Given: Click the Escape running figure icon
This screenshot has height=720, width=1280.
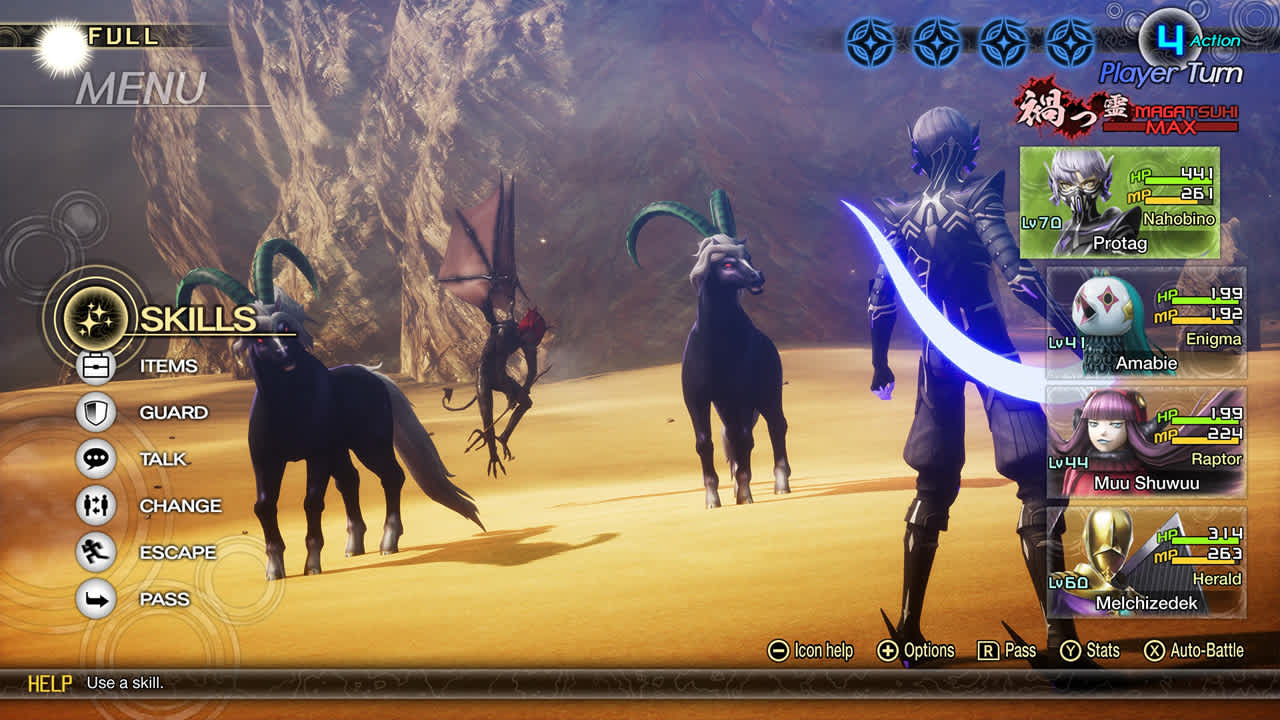Looking at the screenshot, I should pyautogui.click(x=95, y=551).
